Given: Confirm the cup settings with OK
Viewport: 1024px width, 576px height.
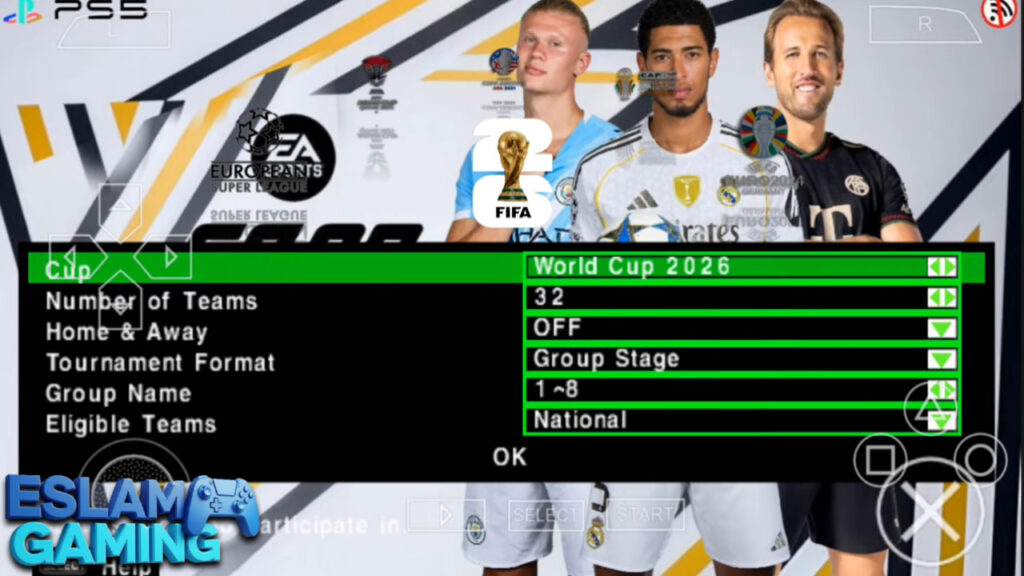Looking at the screenshot, I should point(509,457).
